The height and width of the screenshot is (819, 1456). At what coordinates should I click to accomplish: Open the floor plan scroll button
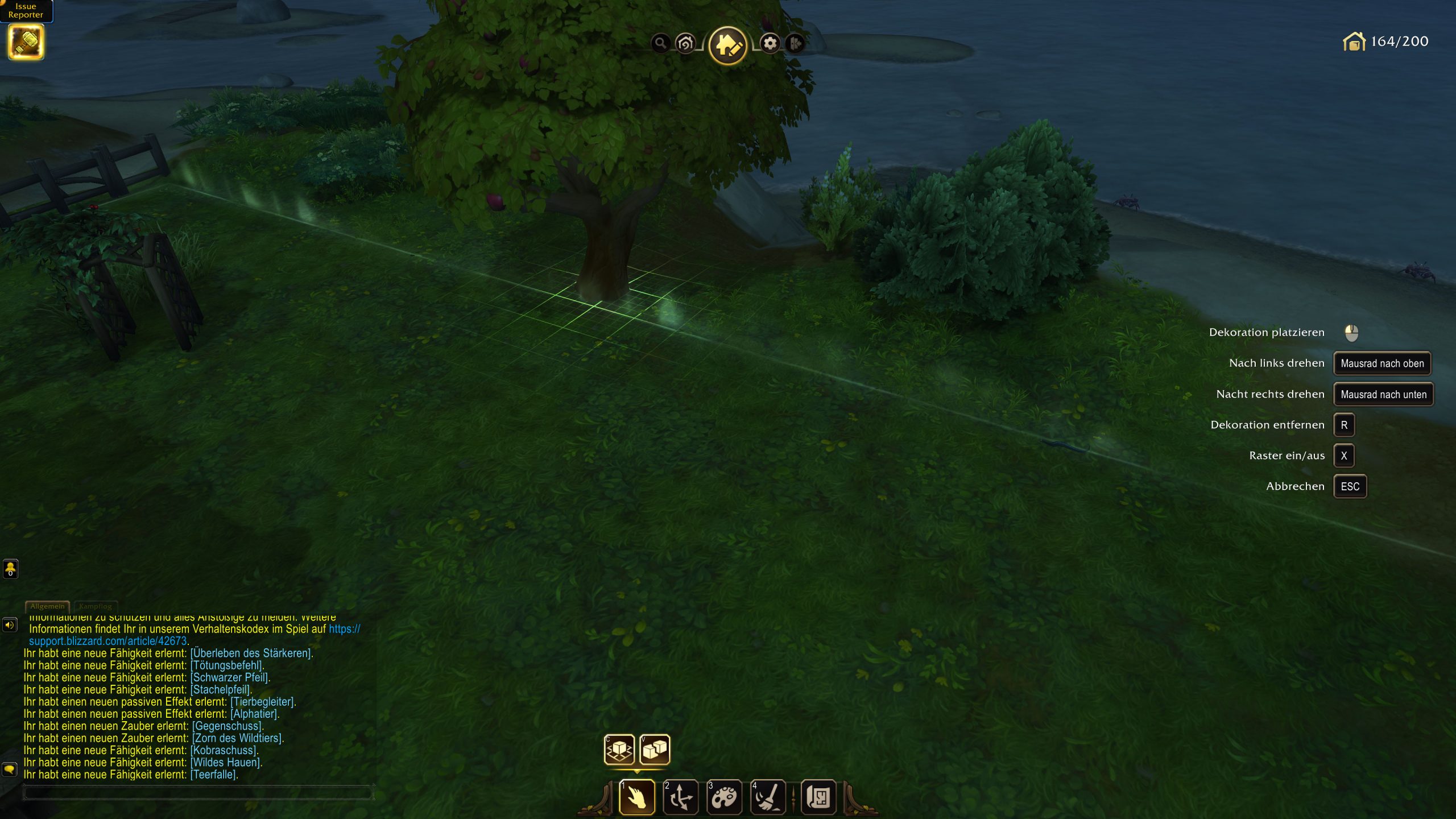818,797
